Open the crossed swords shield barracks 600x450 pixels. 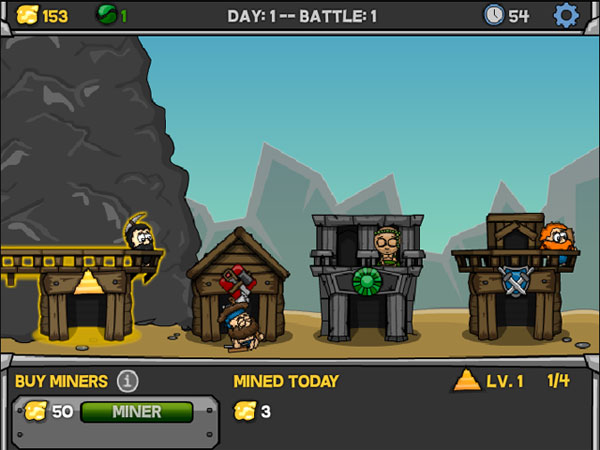click(x=515, y=281)
